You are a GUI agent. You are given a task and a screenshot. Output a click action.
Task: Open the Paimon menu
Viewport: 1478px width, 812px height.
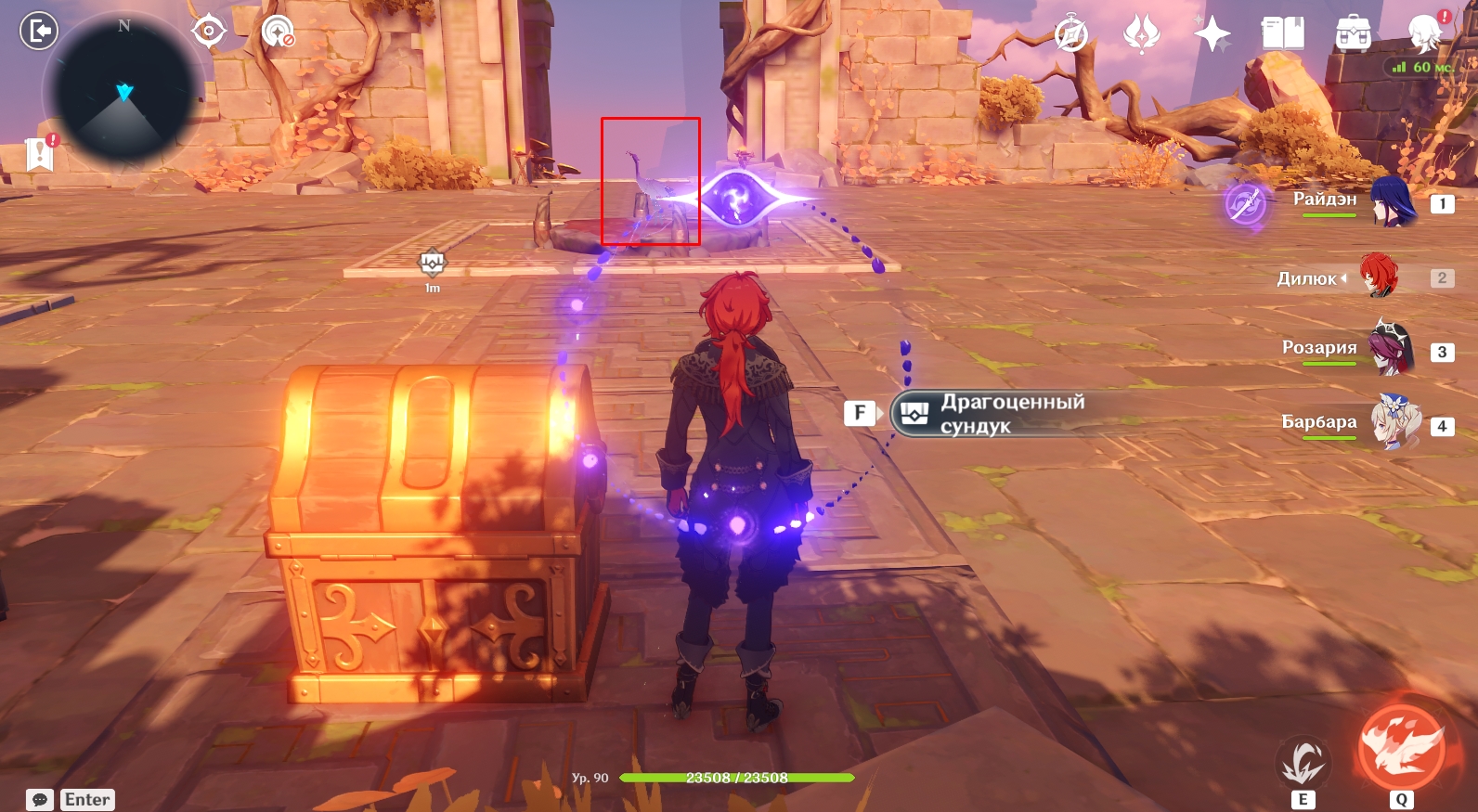click(x=1425, y=32)
